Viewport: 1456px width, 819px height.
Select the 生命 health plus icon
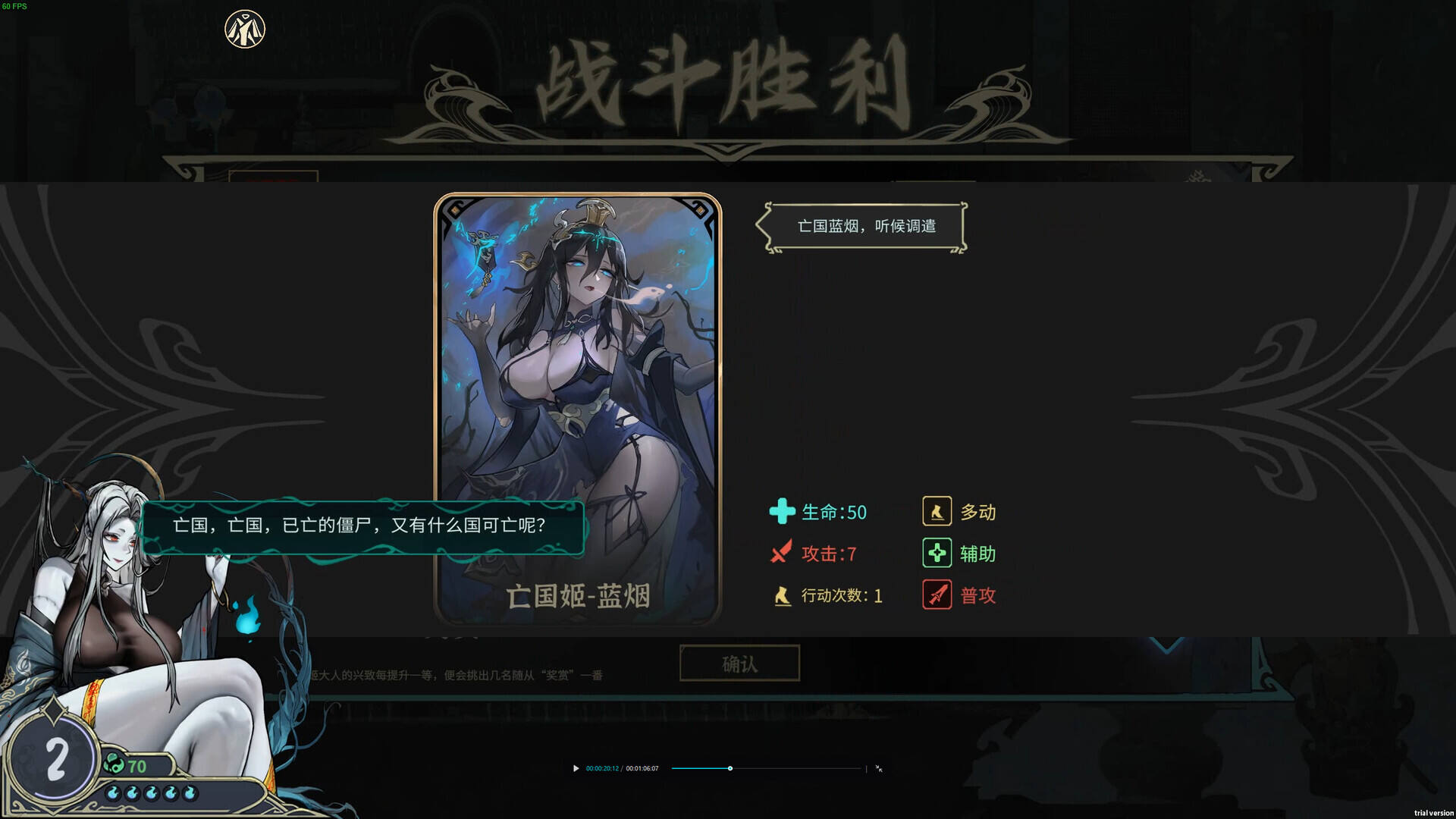782,512
